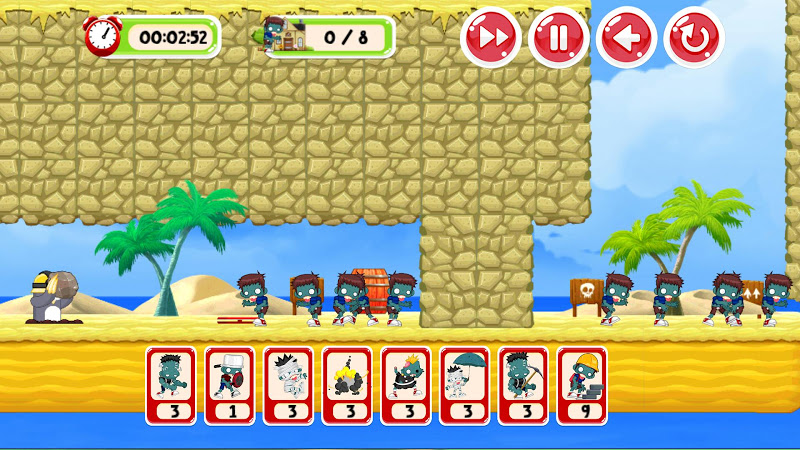Select the hard-hat builder zombie card
This screenshot has height=450, width=800.
click(x=582, y=385)
